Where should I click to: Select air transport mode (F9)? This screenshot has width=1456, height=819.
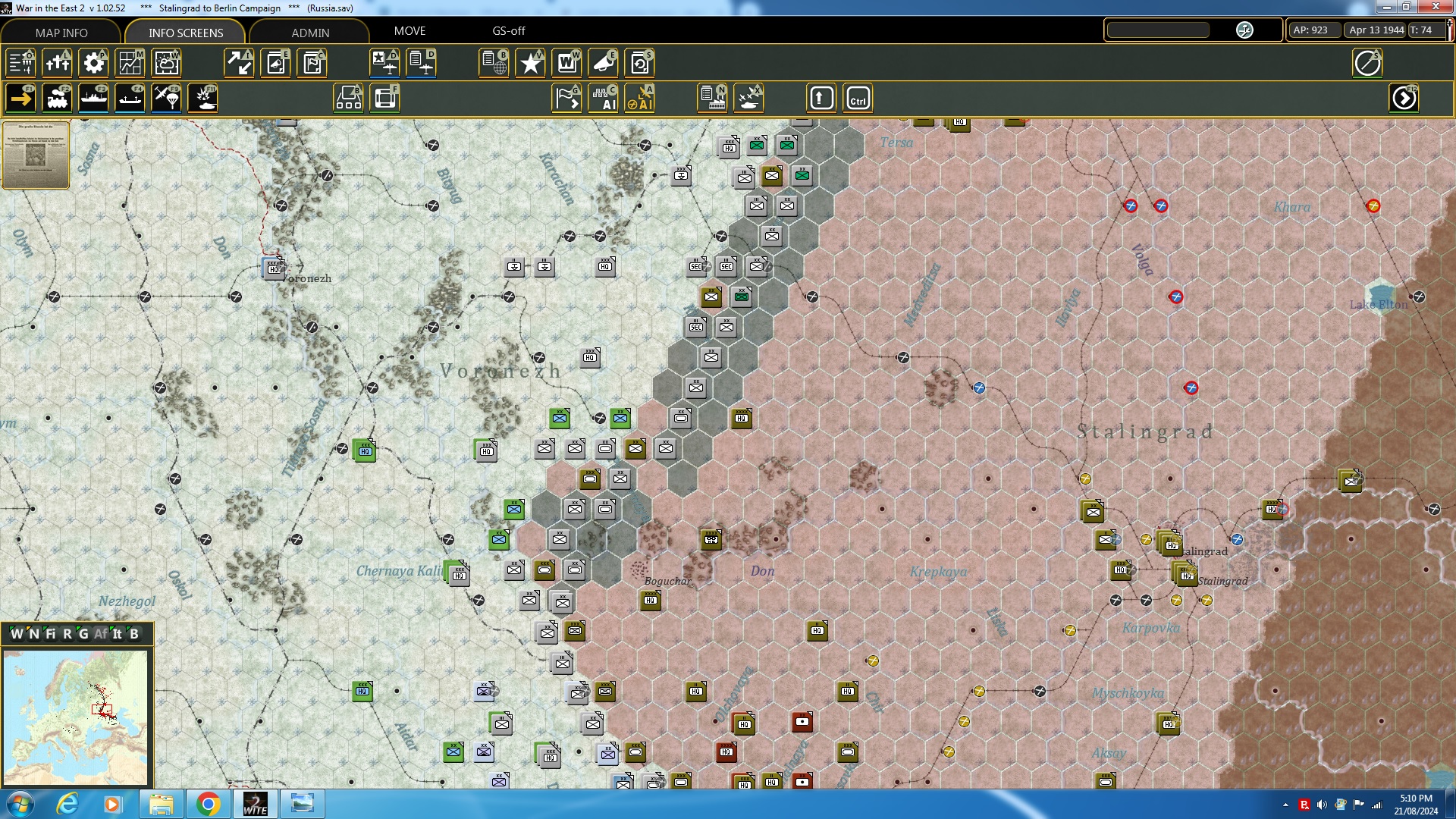click(166, 98)
